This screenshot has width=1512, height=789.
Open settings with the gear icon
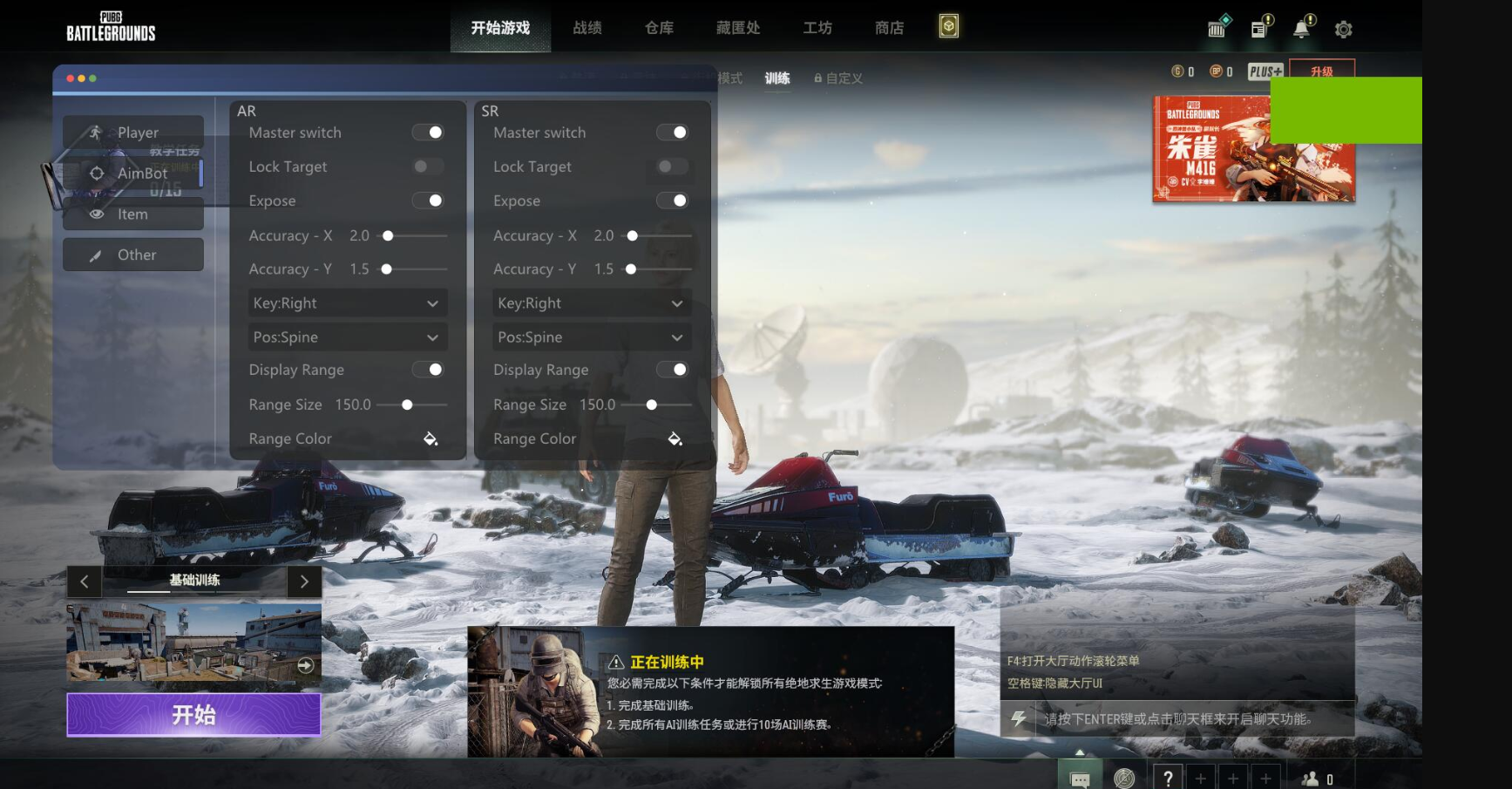(1343, 30)
